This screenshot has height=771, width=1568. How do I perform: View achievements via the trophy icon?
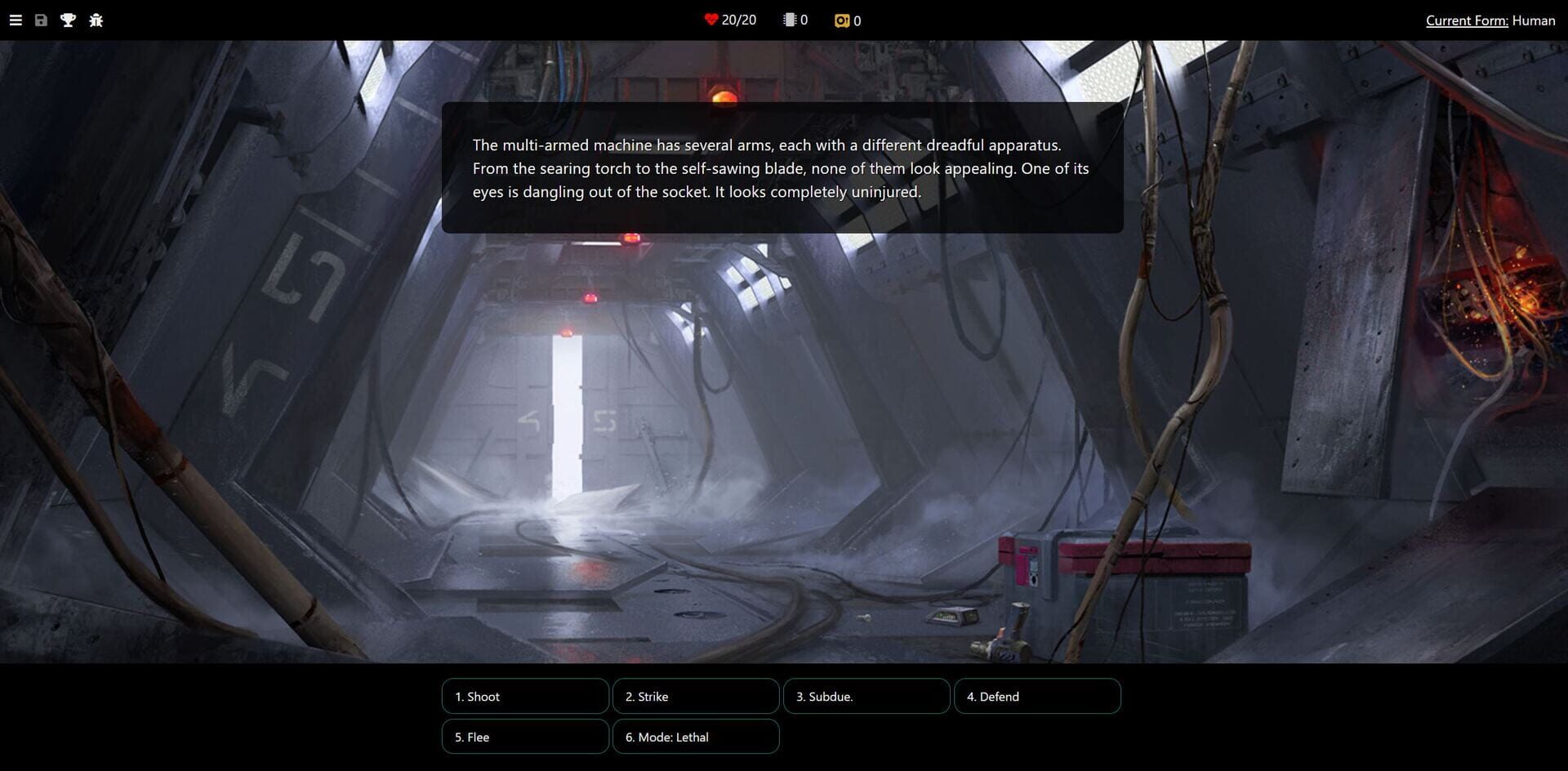click(68, 20)
